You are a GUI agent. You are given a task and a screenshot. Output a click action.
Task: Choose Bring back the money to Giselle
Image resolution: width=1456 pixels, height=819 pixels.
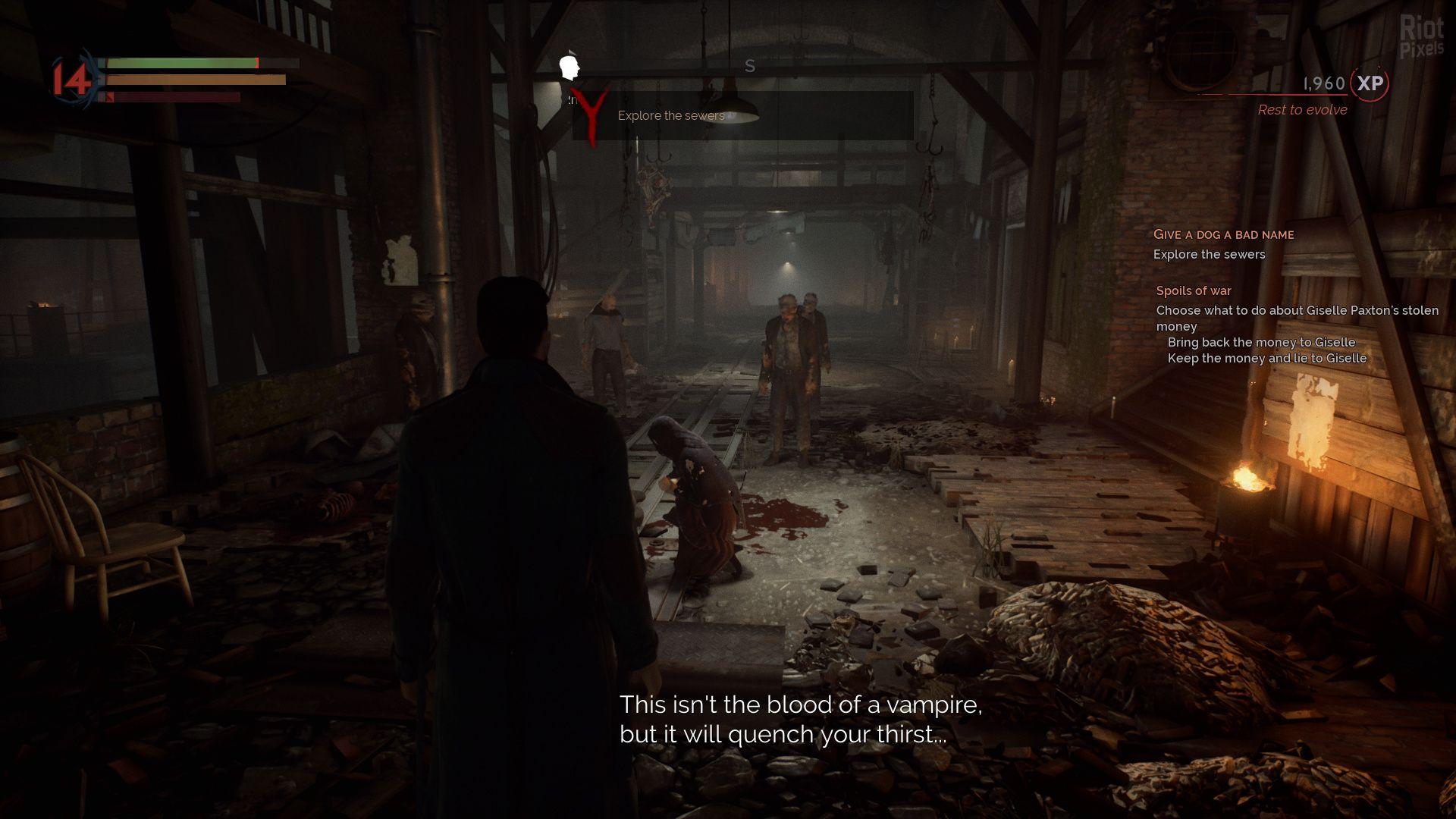point(1260,342)
